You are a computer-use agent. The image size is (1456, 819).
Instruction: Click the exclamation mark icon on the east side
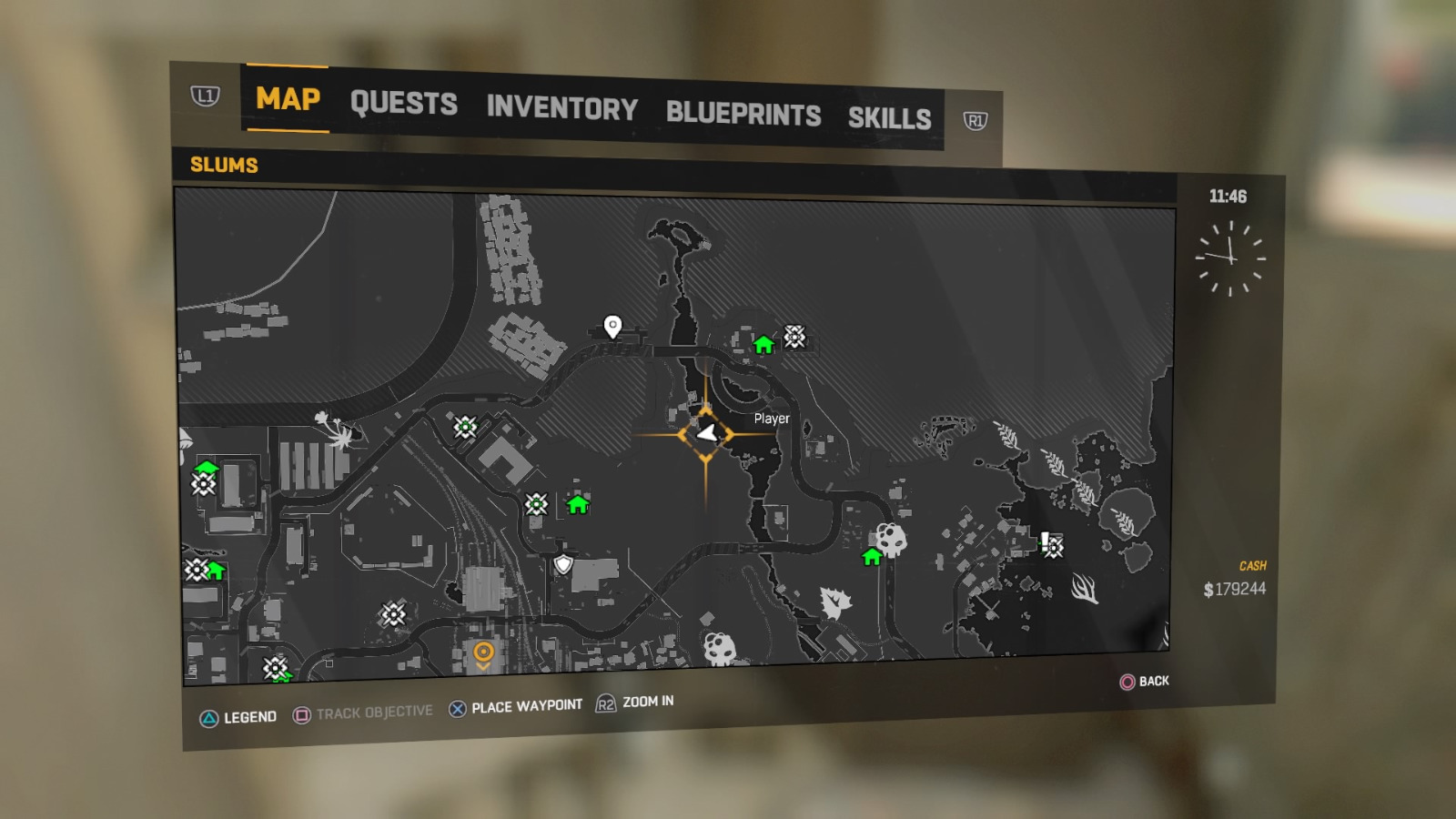click(1045, 541)
